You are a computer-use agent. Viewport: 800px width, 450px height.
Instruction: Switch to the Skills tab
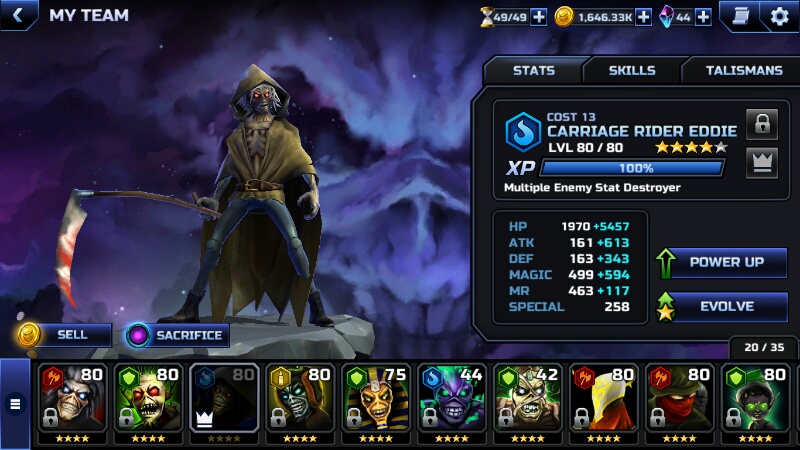coord(632,71)
